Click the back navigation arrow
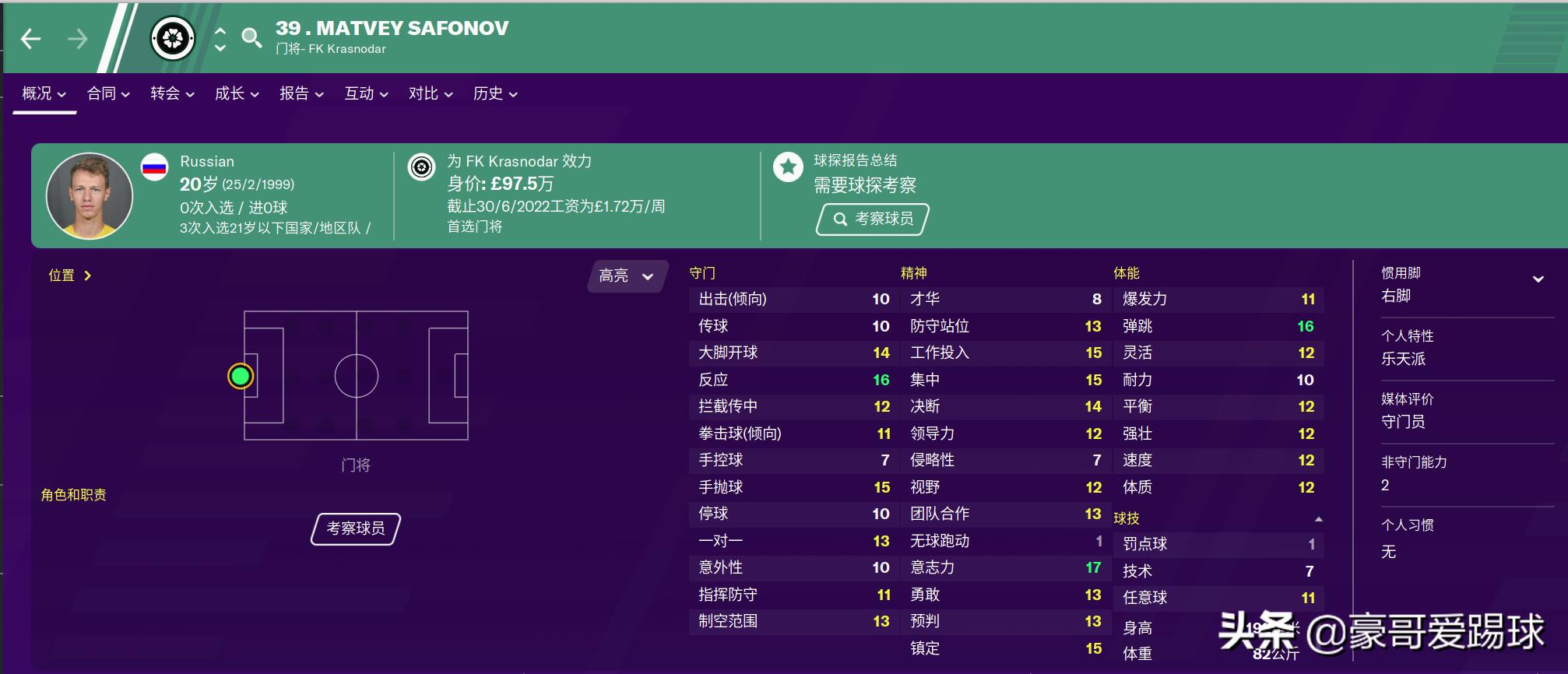The image size is (1568, 674). 31,37
